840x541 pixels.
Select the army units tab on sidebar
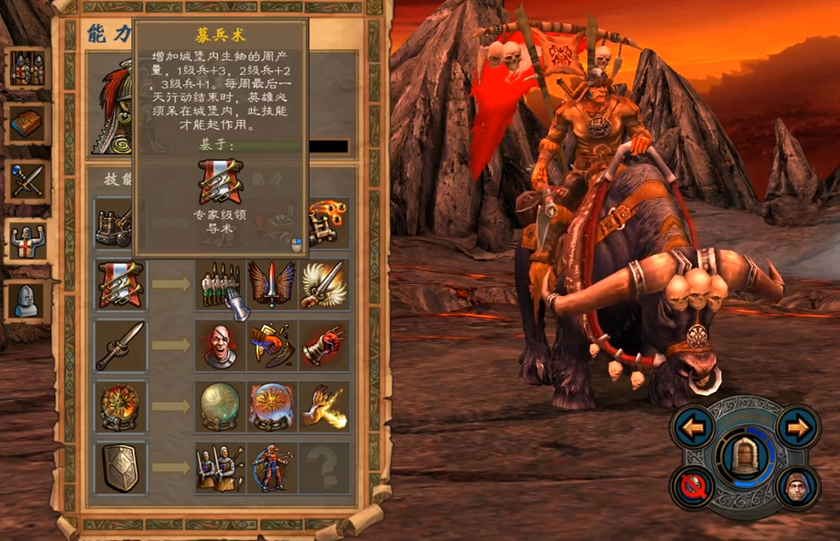(27, 68)
